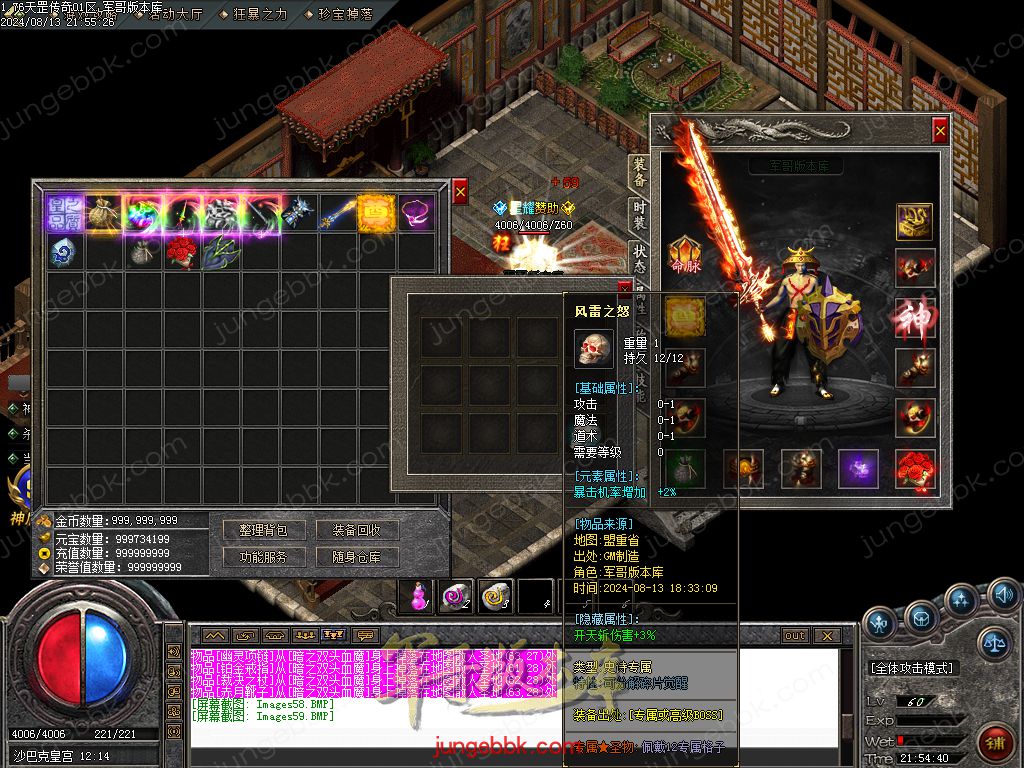This screenshot has width=1024, height=768.
Task: Close the inventory bag window
Action: tap(460, 191)
